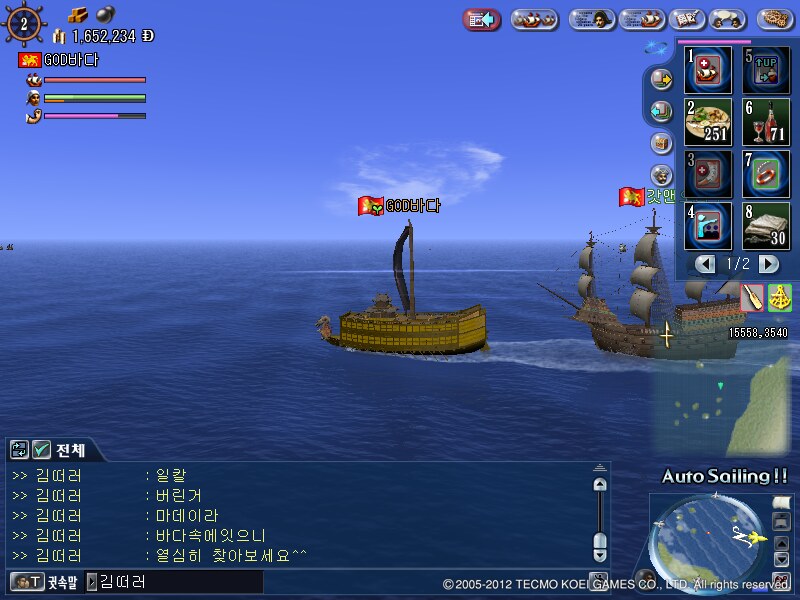Screen dimensions: 800x600
Task: Open the treasure chest side button
Action: [660, 143]
